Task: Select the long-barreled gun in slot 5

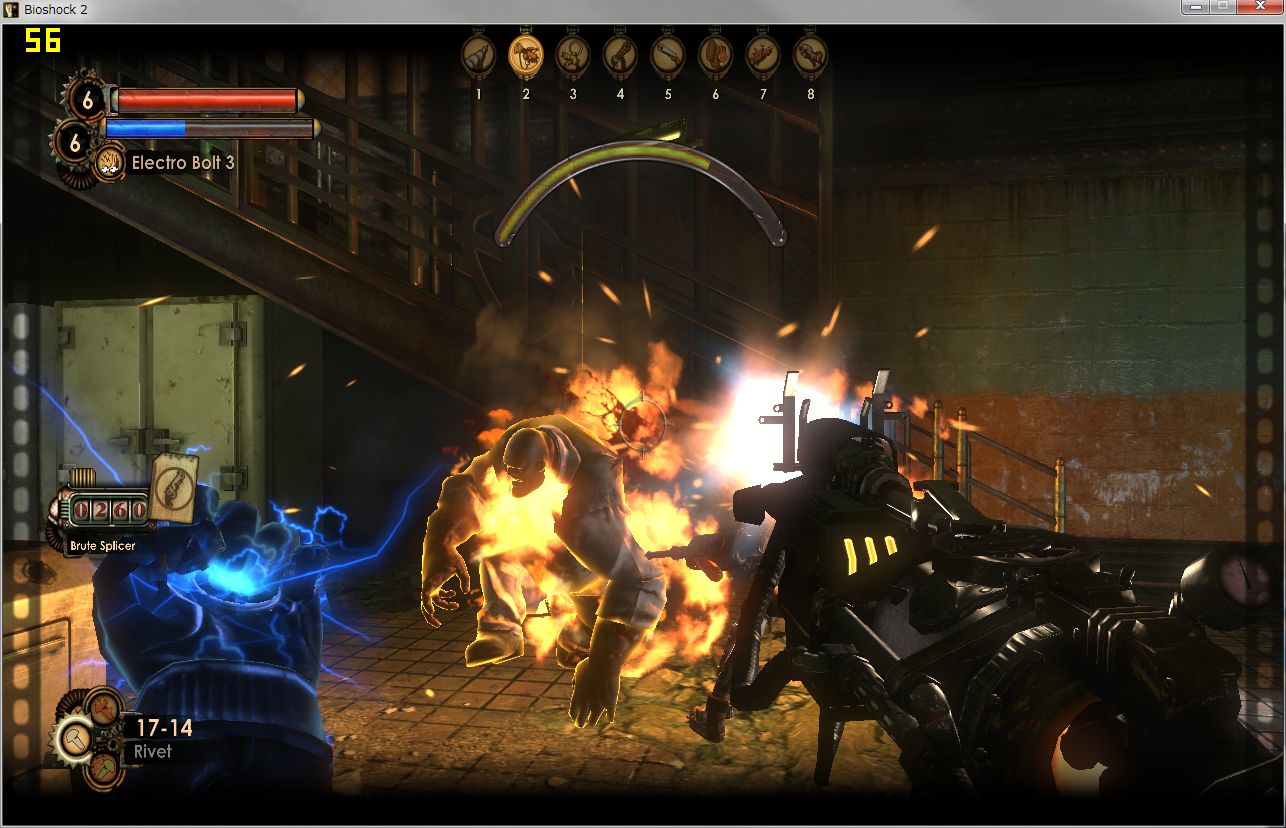Action: coord(667,54)
